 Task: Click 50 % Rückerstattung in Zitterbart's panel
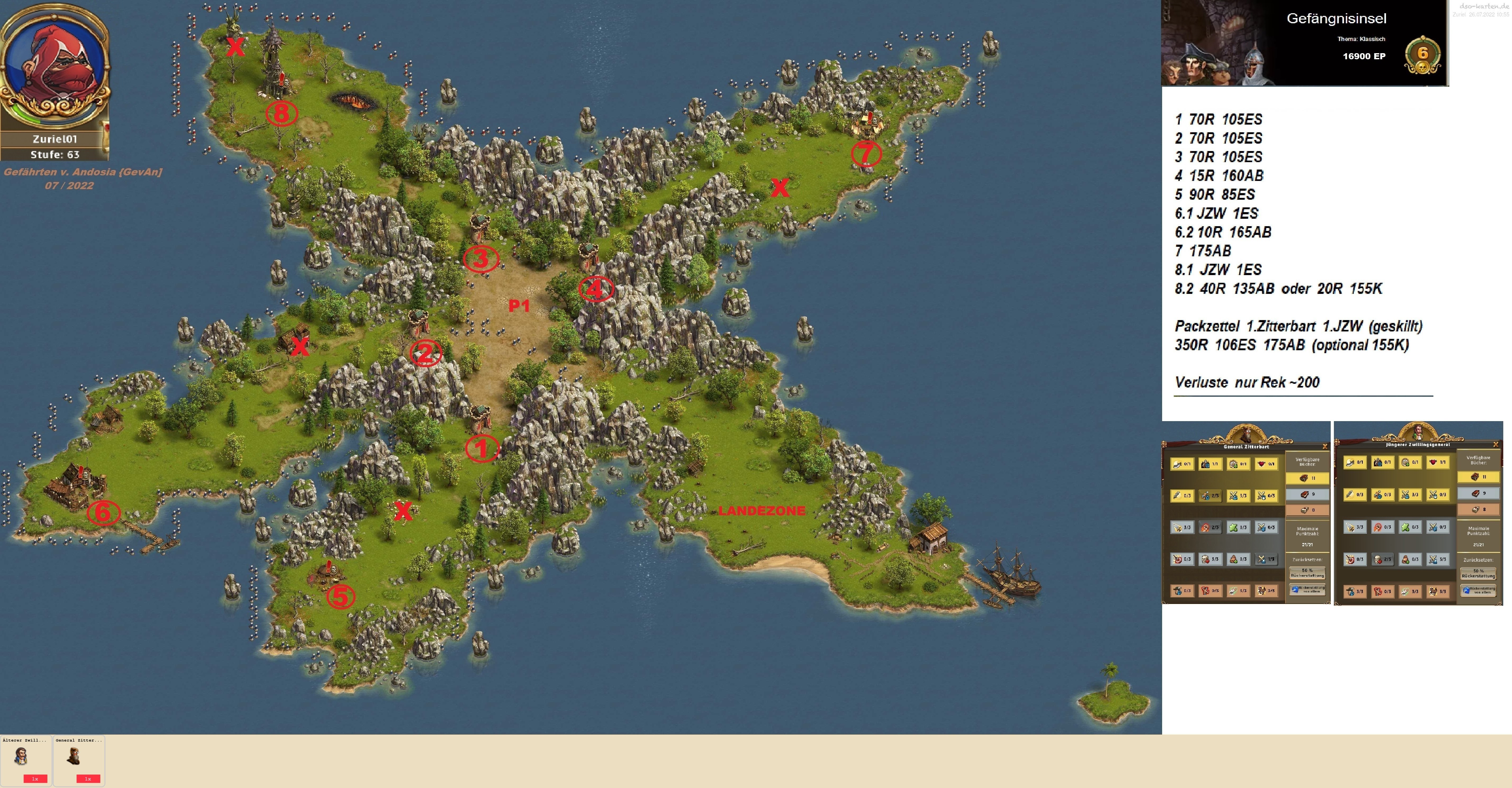click(x=1307, y=573)
